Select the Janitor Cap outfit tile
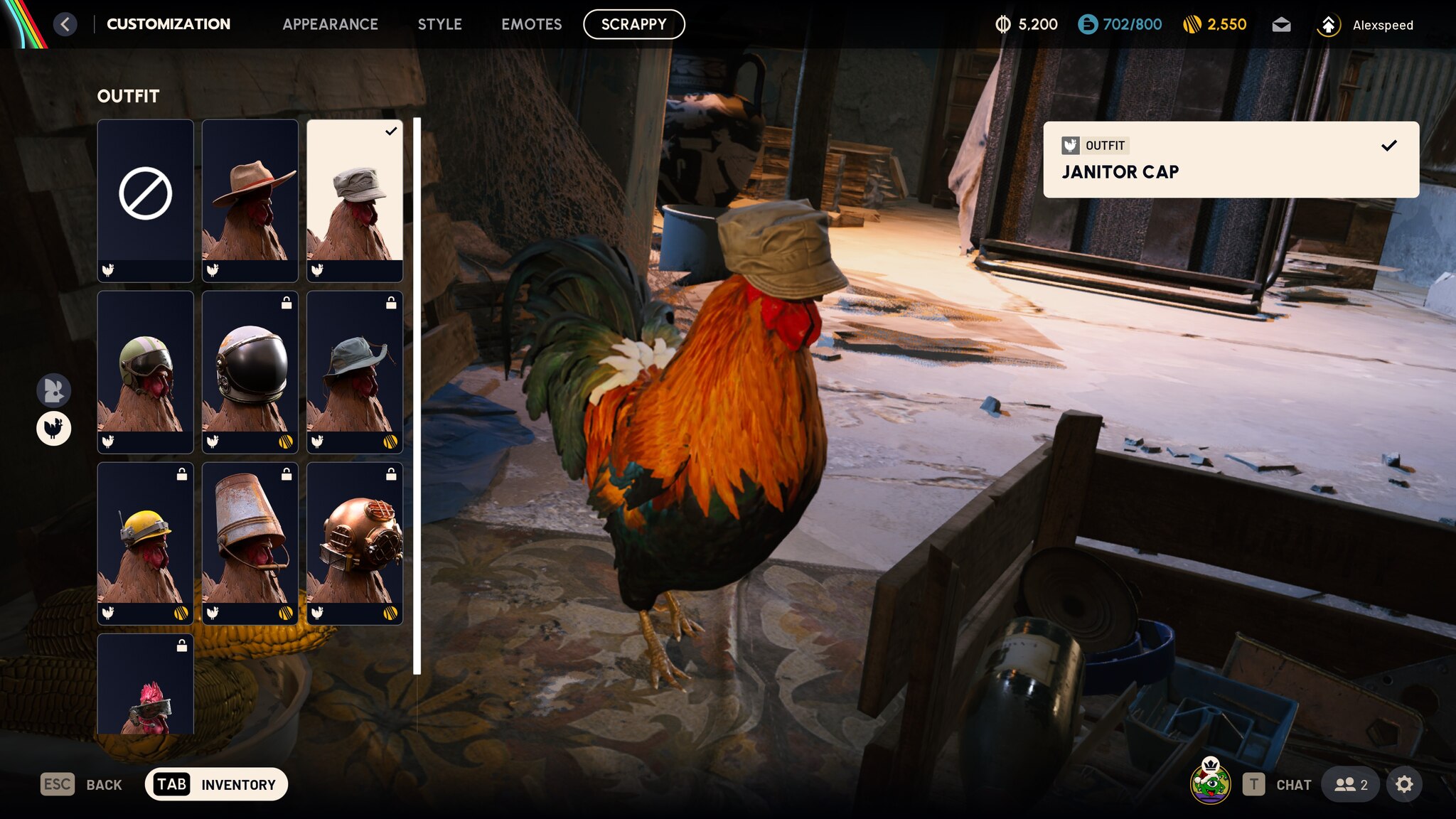This screenshot has width=1456, height=819. 354,200
